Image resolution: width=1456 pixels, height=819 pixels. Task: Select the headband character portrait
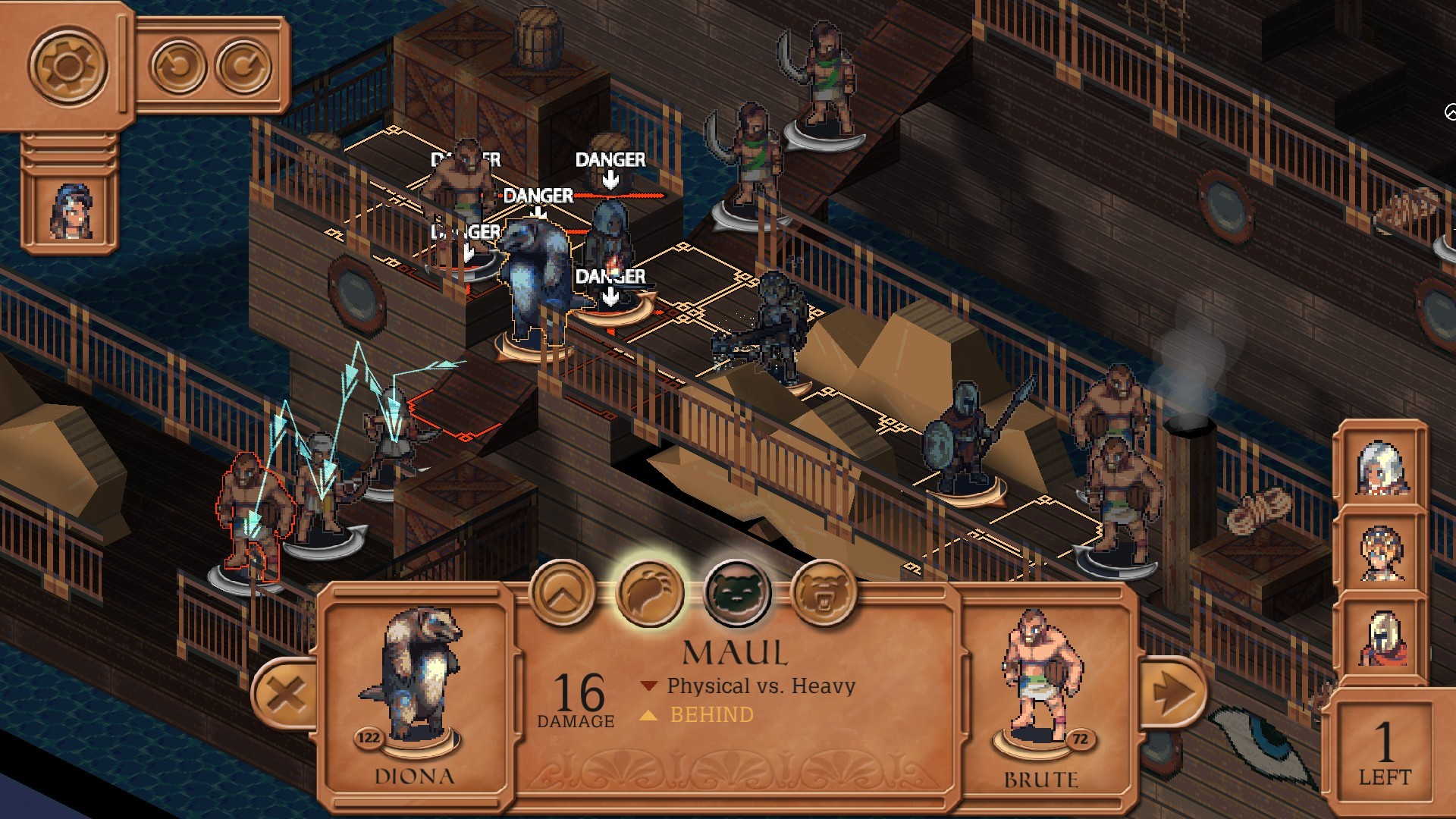(1382, 551)
